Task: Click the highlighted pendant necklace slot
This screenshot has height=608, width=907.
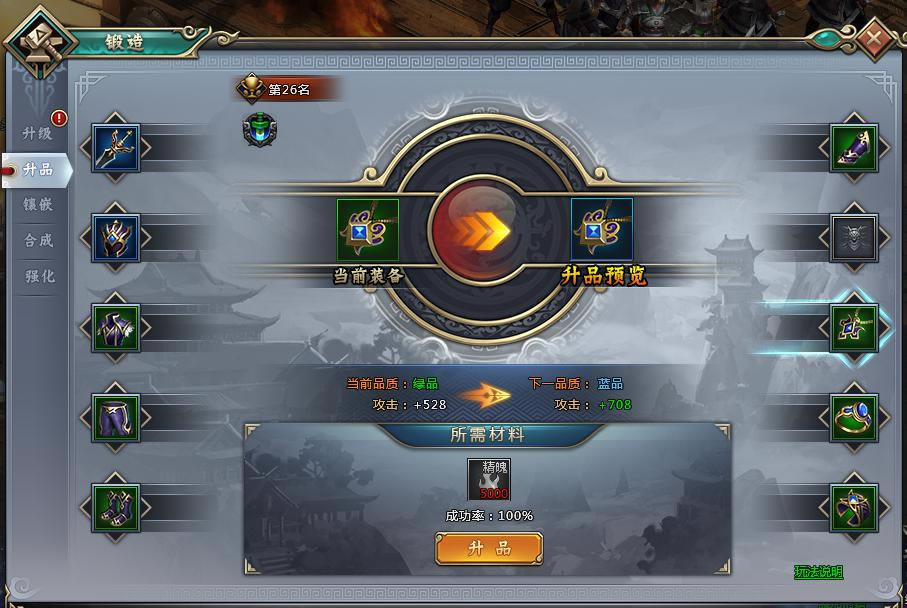Action: (x=854, y=328)
